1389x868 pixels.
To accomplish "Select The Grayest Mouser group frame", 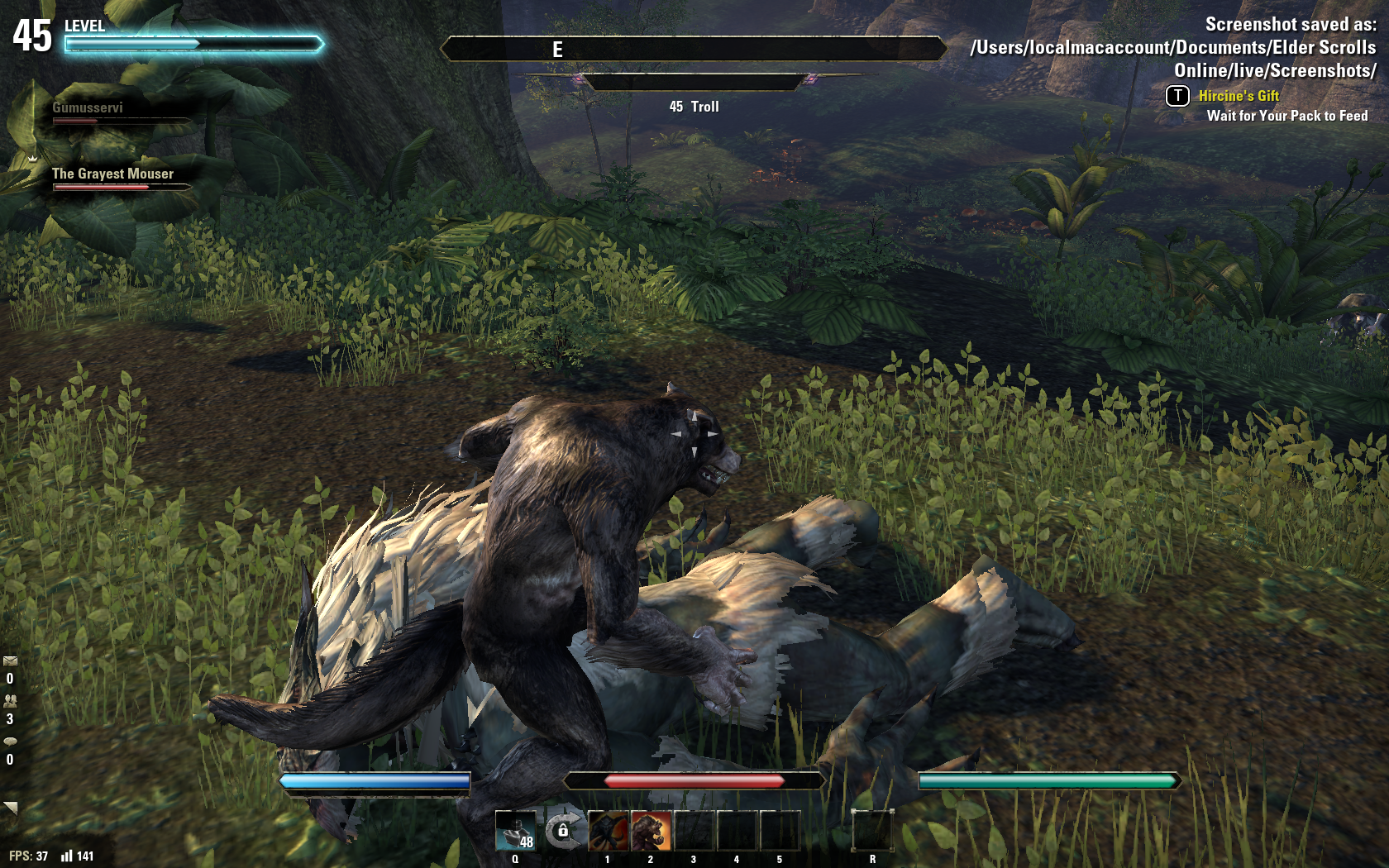I will pos(113,174).
